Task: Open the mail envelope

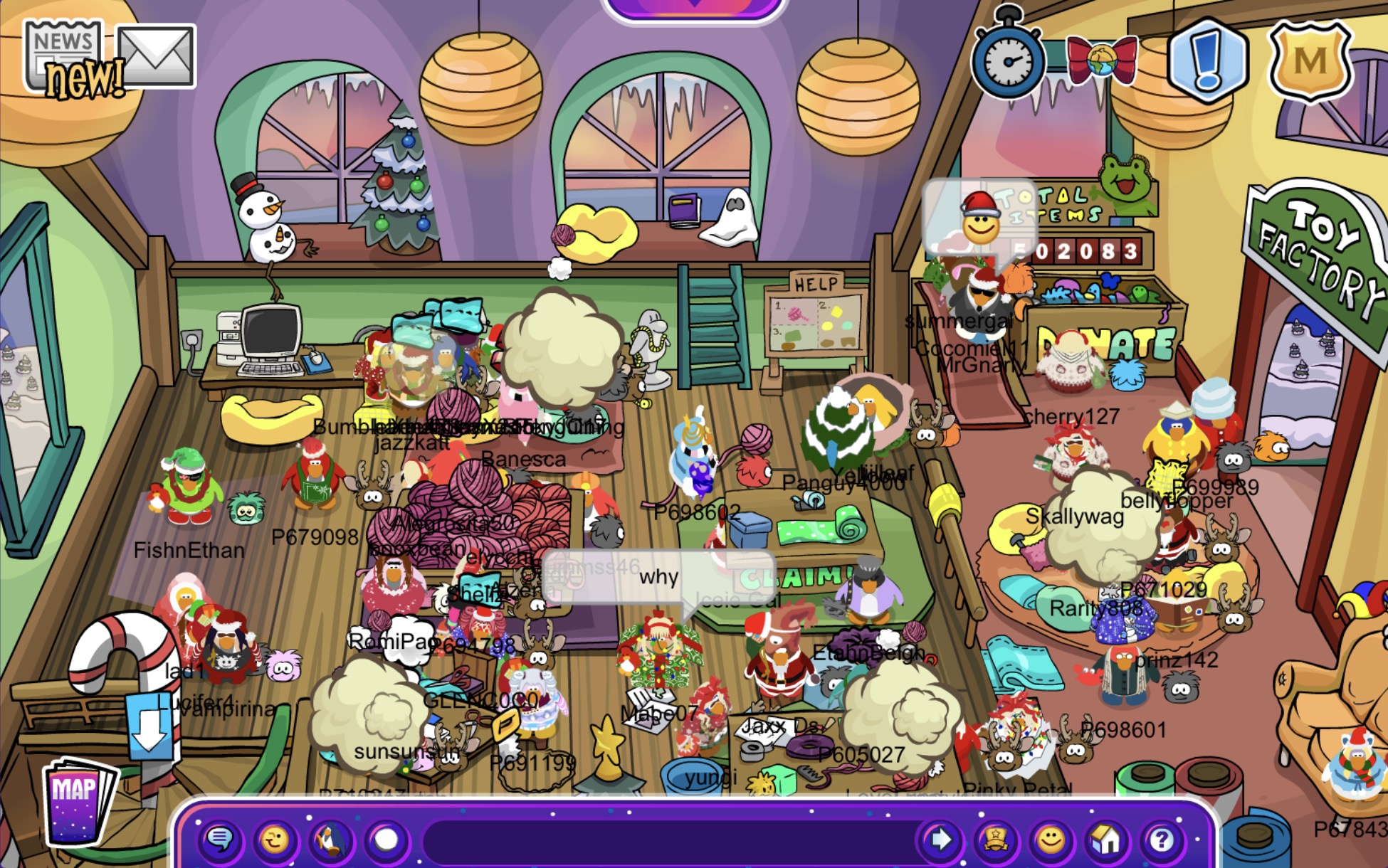Action: [x=156, y=55]
